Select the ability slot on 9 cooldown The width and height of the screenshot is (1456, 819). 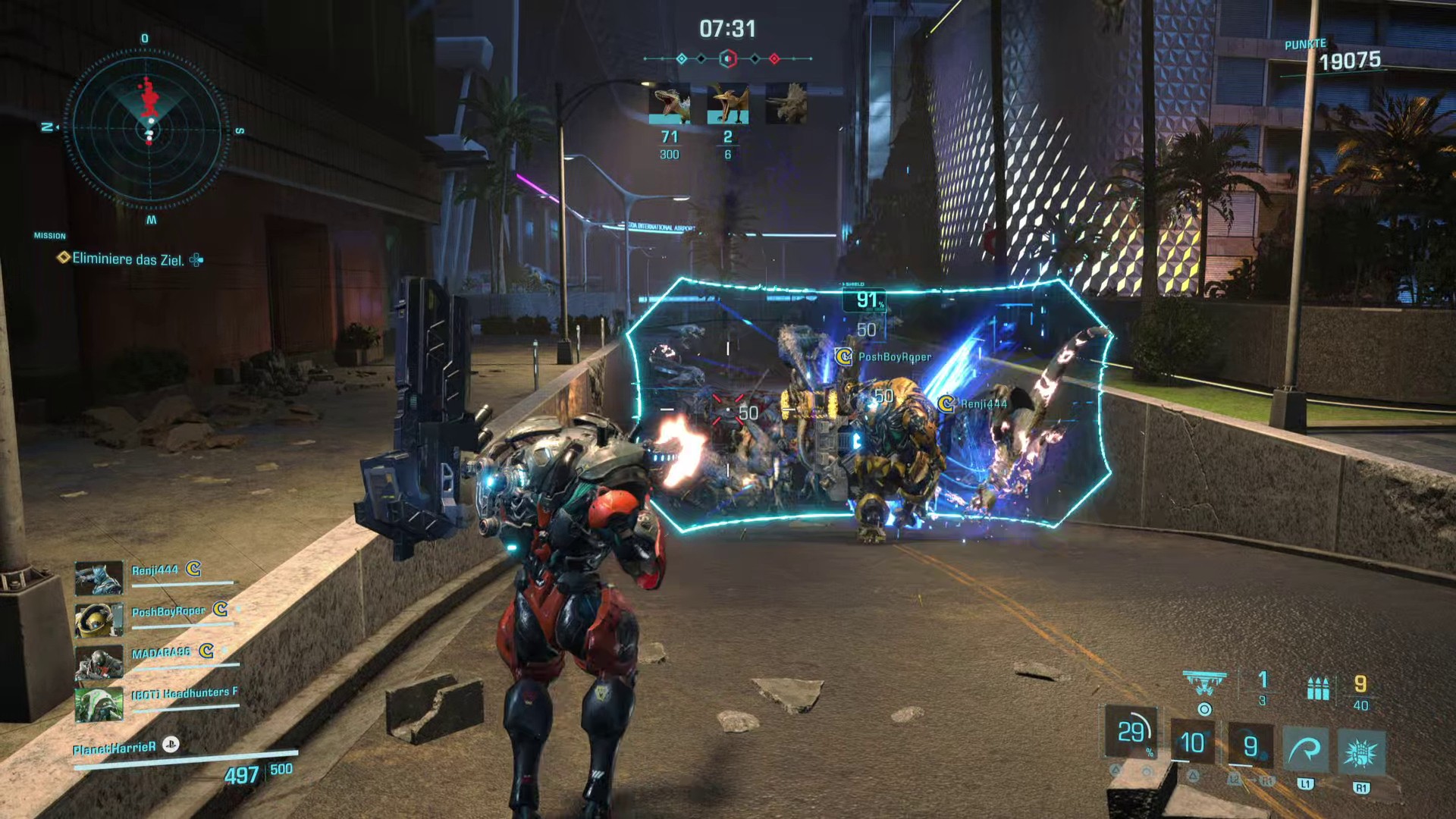[1250, 746]
